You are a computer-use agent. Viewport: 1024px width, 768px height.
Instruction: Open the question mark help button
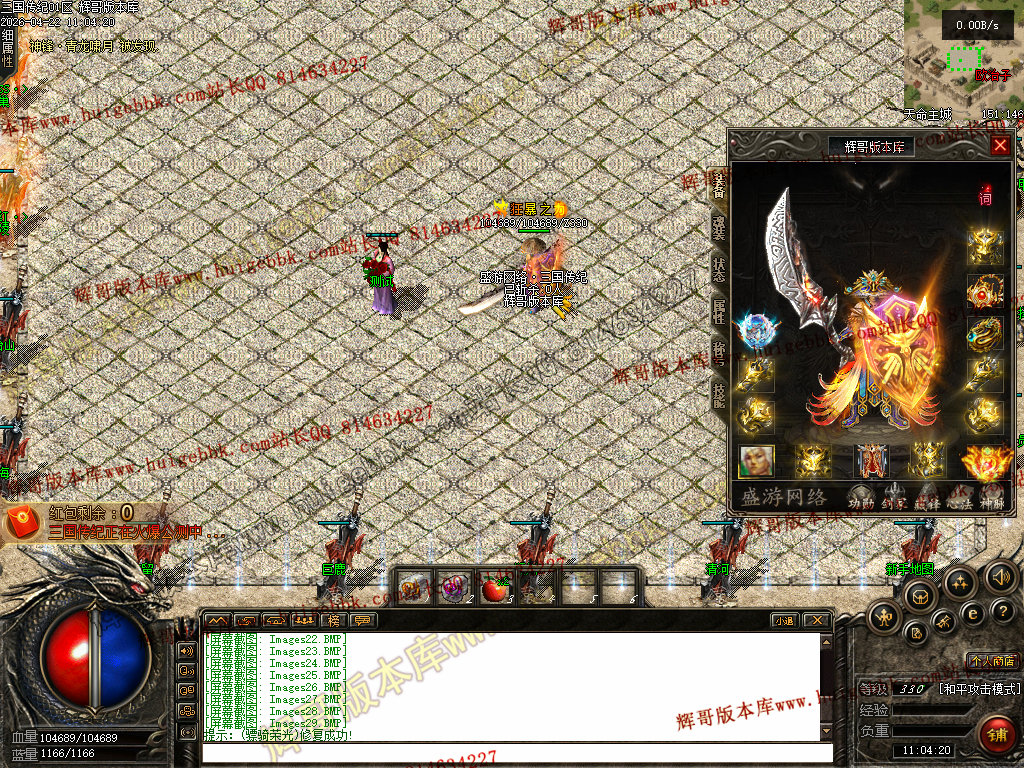click(1002, 611)
